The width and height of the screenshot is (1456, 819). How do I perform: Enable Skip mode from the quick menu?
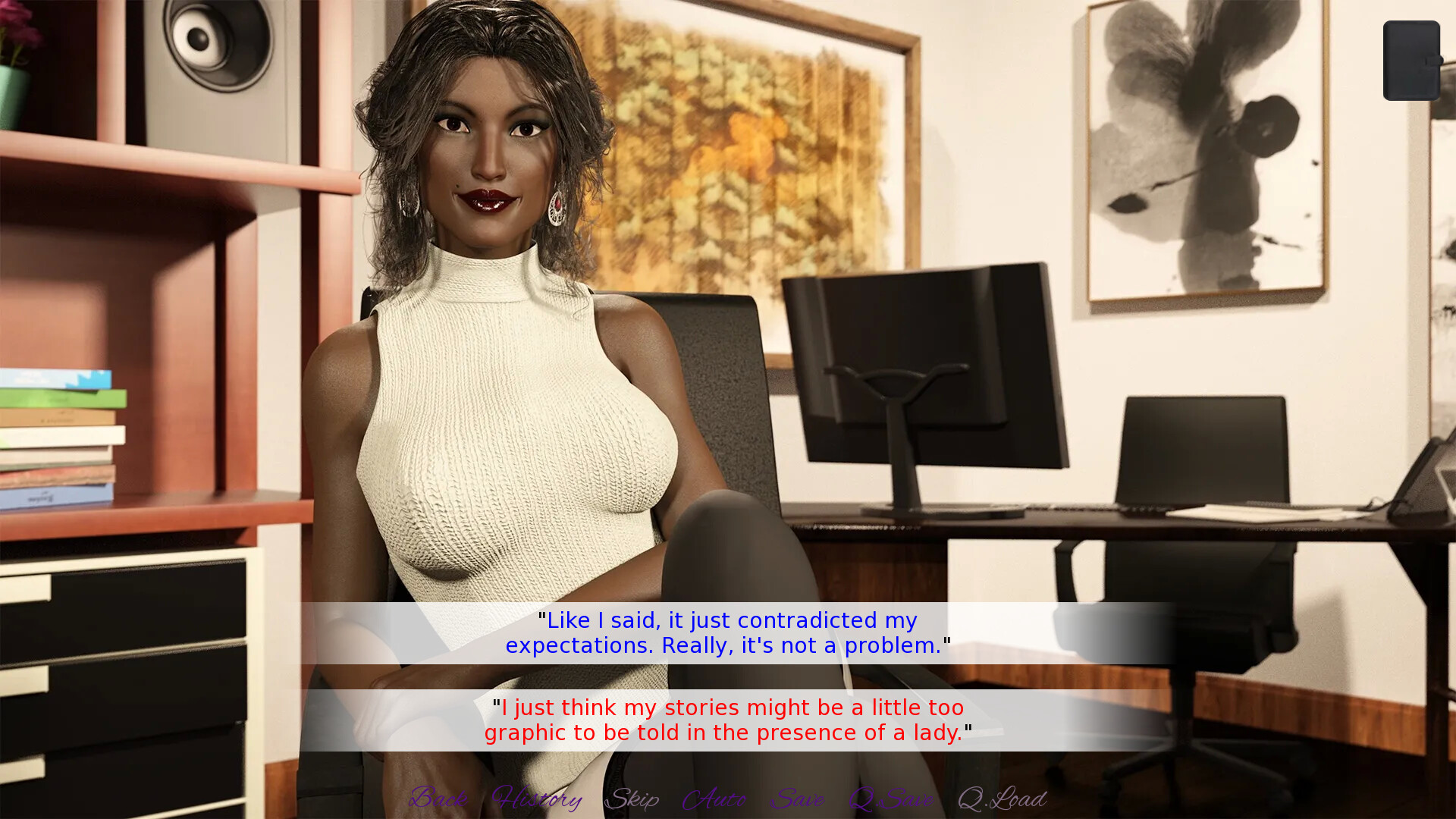[635, 799]
